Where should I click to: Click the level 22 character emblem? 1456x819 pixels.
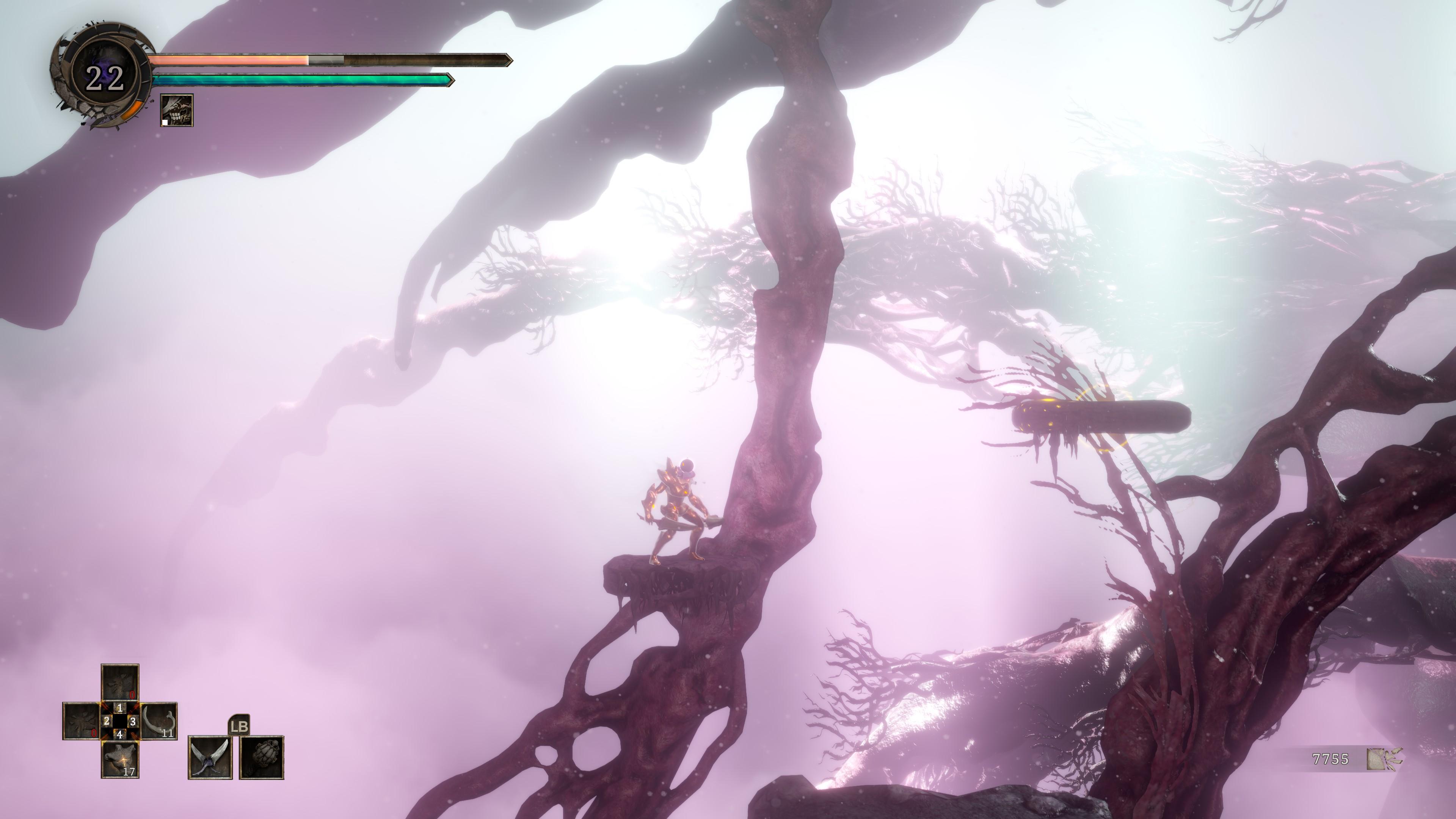pyautogui.click(x=105, y=77)
